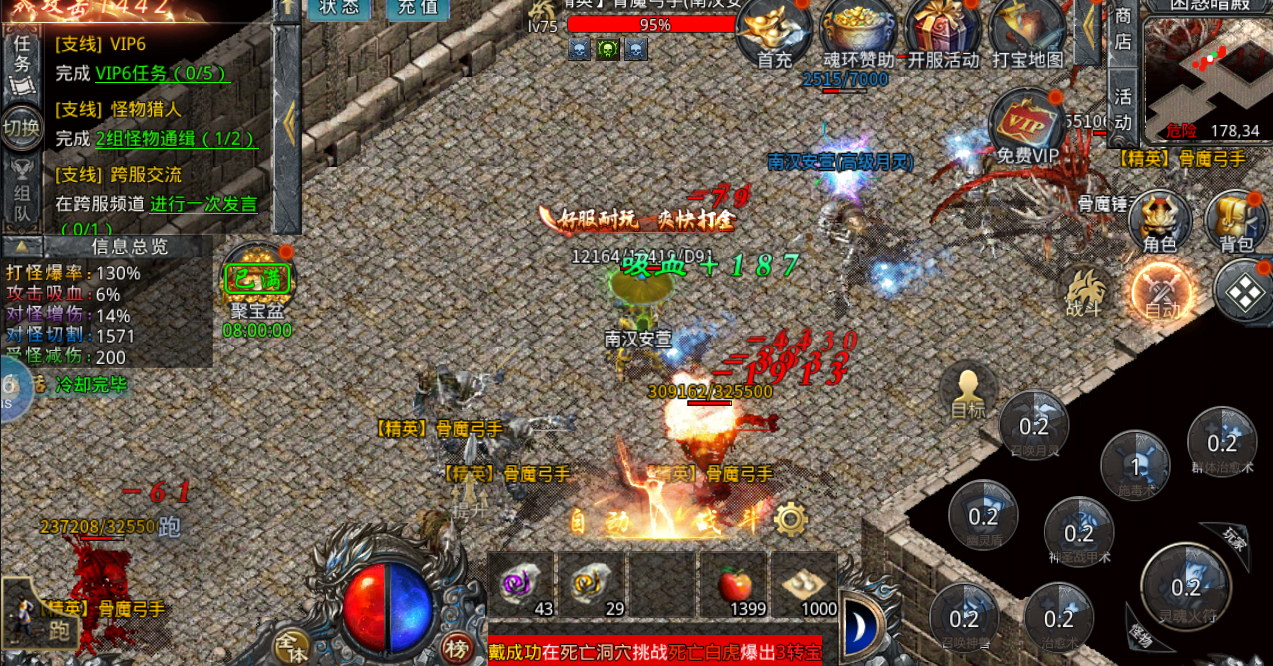Claim the 免费VIP icon
Viewport: 1273px width, 666px height.
coord(1027,125)
